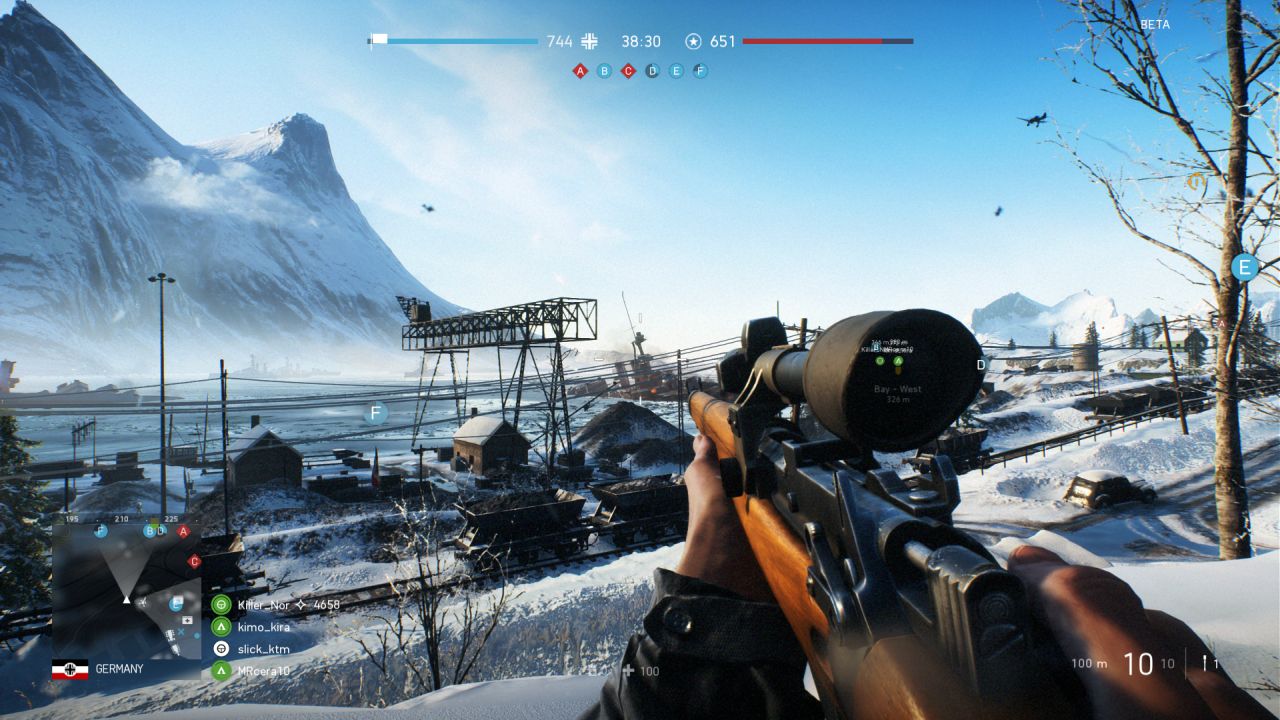Select squad member Killer_Nor
The height and width of the screenshot is (720, 1280).
(x=263, y=605)
